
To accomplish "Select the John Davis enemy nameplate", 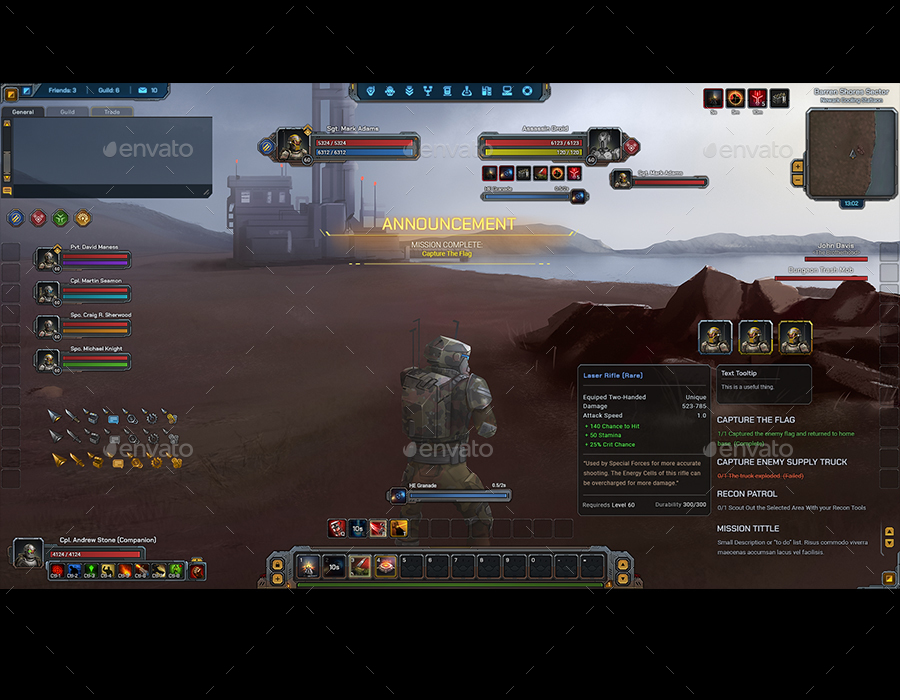I will [835, 245].
